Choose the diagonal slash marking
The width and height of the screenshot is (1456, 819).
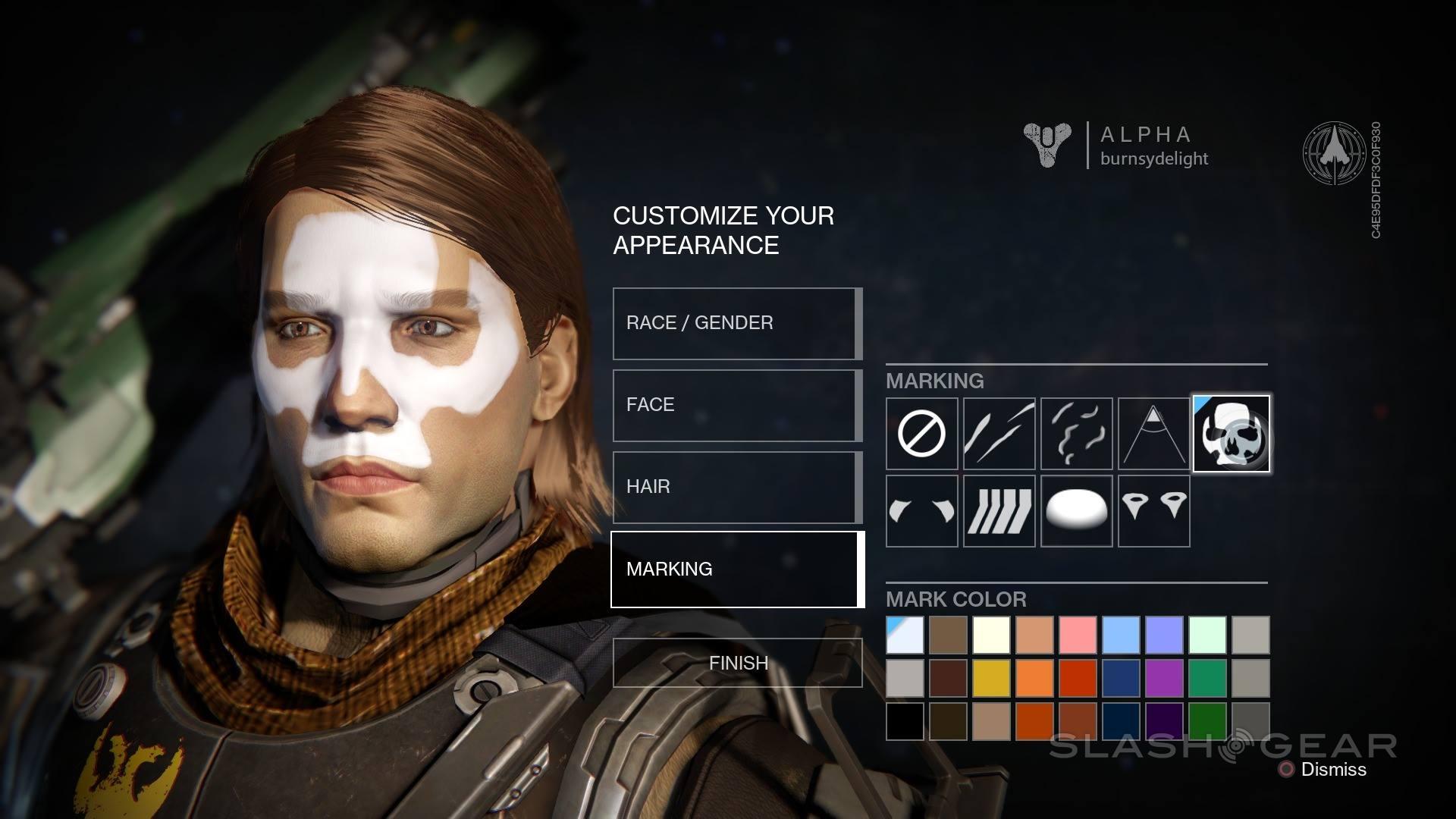click(x=999, y=434)
